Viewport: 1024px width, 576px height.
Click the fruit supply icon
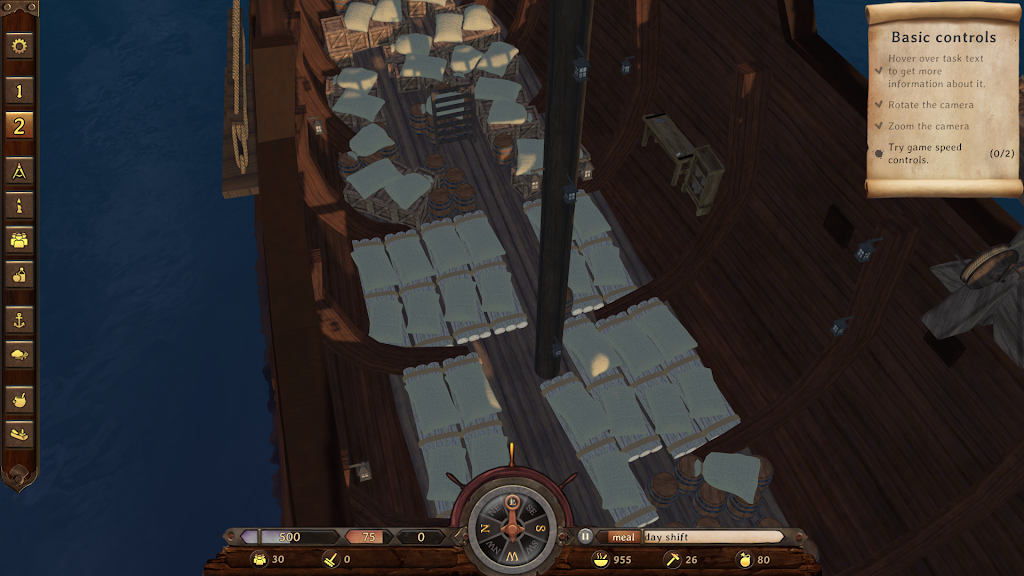click(x=744, y=560)
